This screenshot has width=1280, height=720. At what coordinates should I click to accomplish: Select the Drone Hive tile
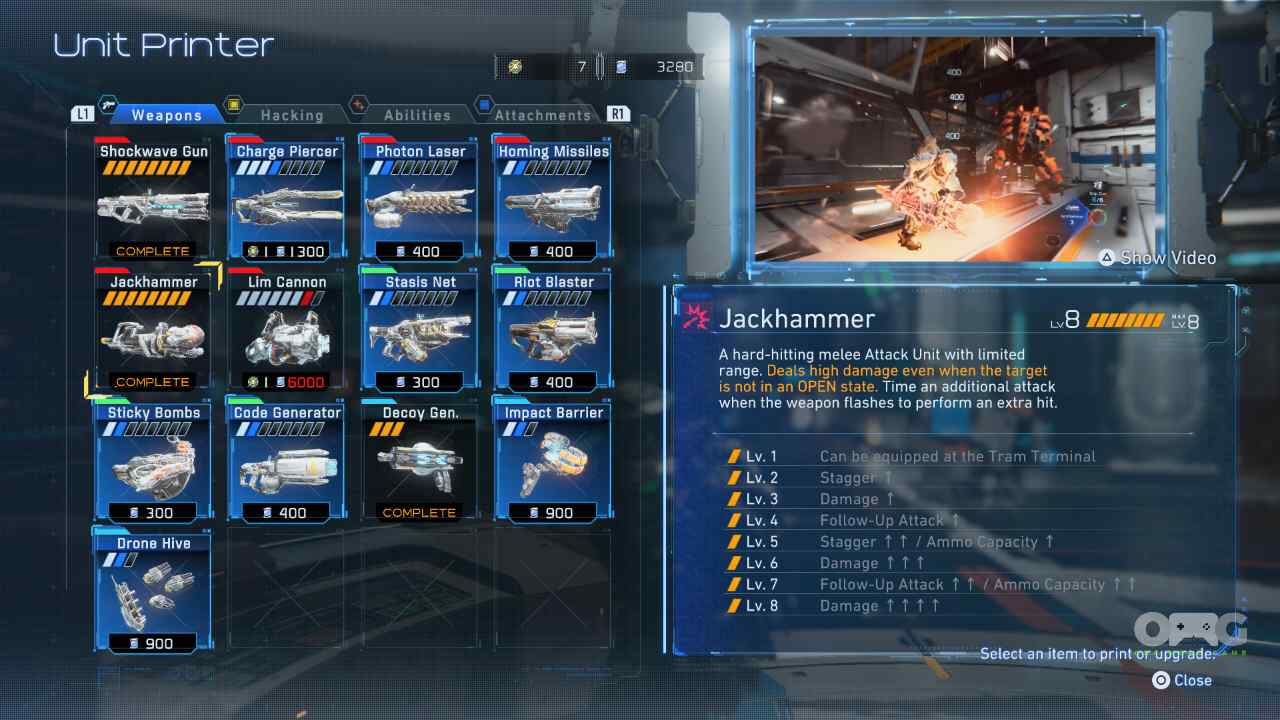point(153,593)
